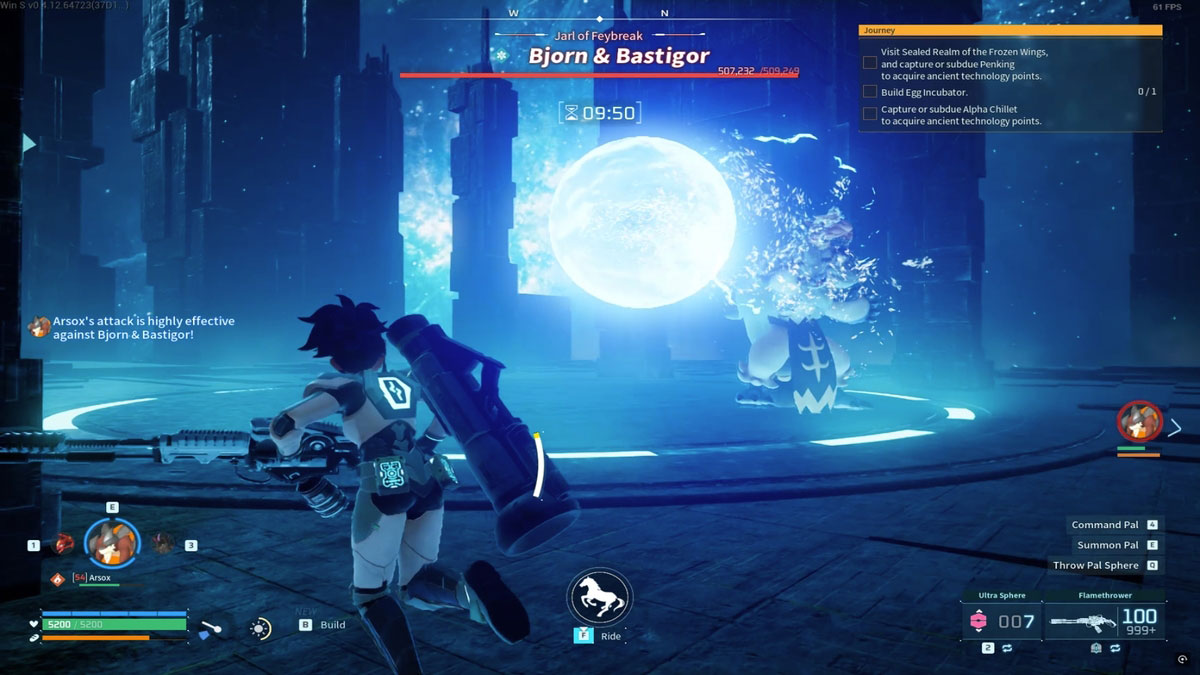Click the Arsox indicator with red ring
This screenshot has height=675, width=1200.
click(1139, 422)
